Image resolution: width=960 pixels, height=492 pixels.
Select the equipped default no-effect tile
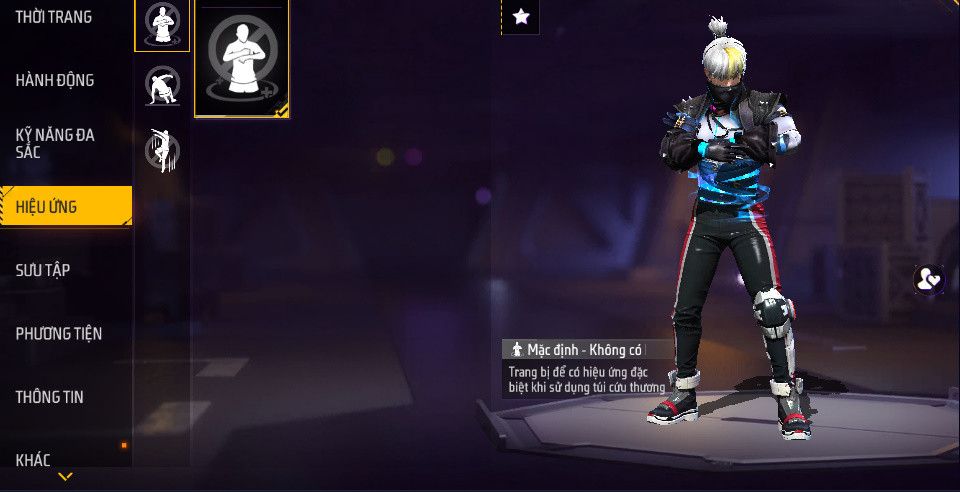click(242, 58)
